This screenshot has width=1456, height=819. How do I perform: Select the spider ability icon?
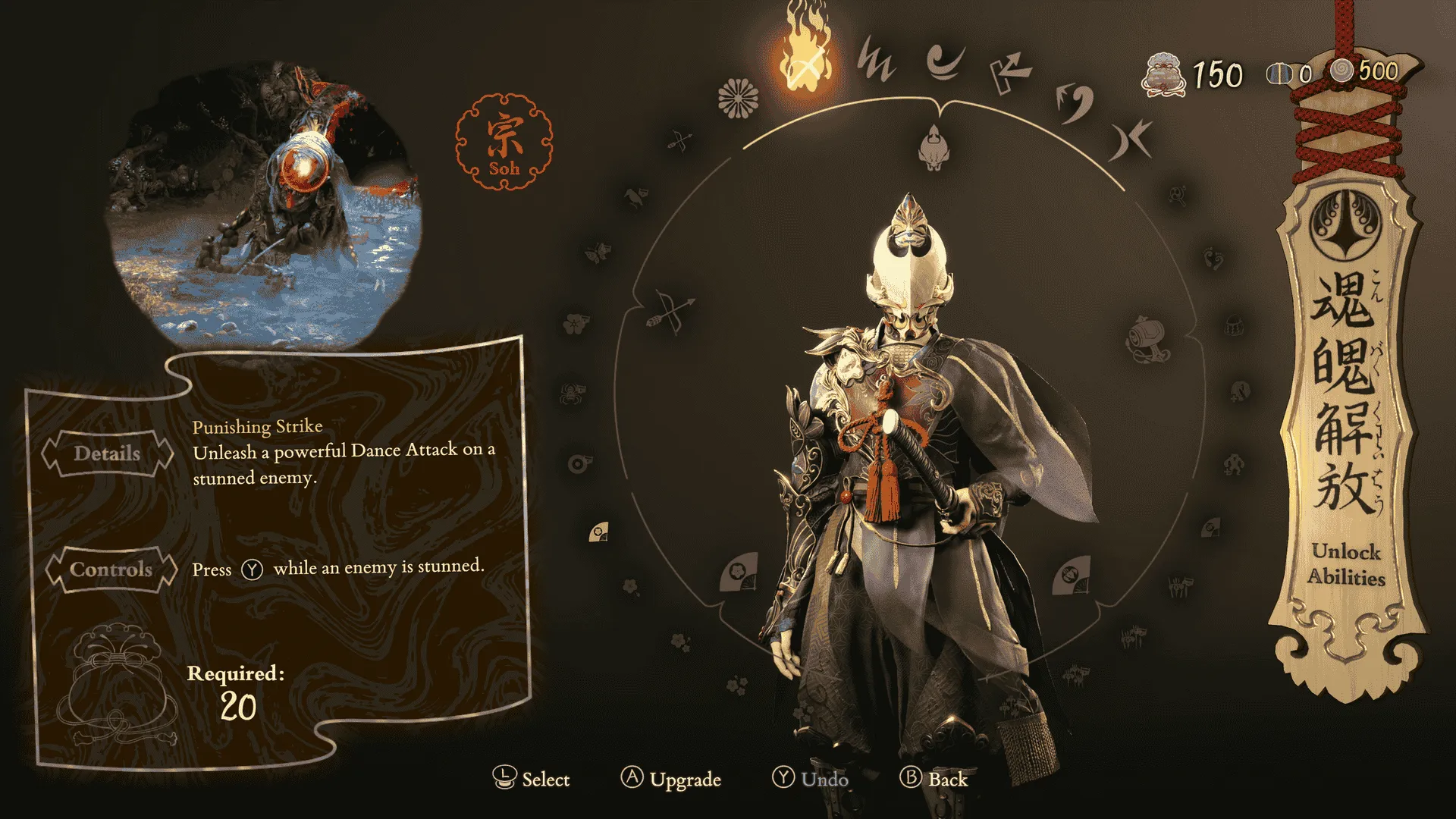tap(571, 392)
